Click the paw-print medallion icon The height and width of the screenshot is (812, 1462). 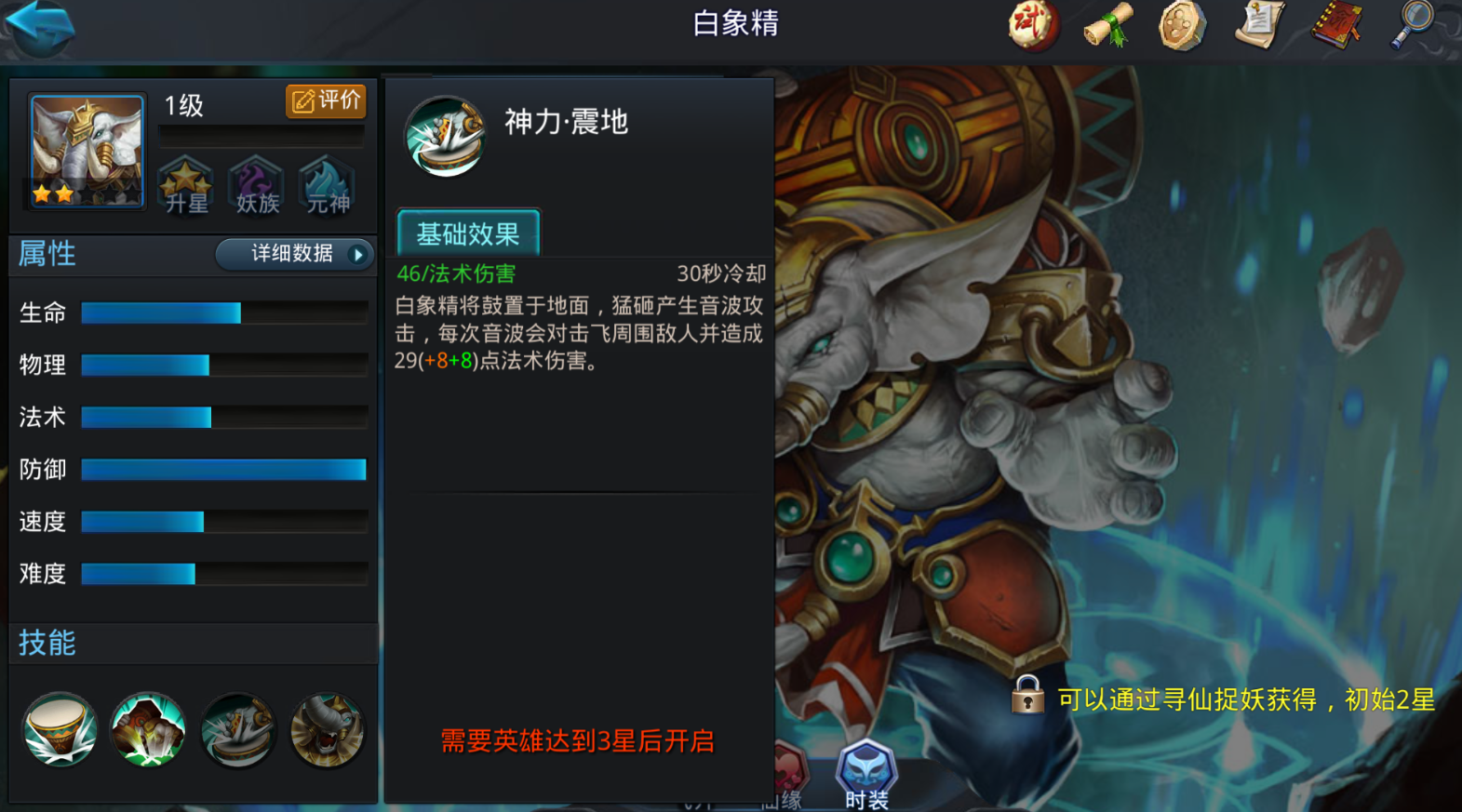(1182, 26)
